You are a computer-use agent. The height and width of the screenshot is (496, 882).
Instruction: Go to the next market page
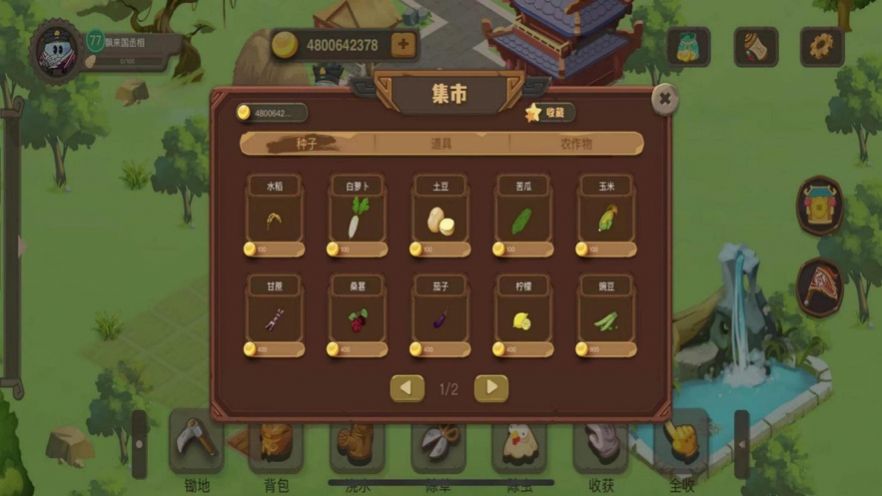pyautogui.click(x=491, y=388)
